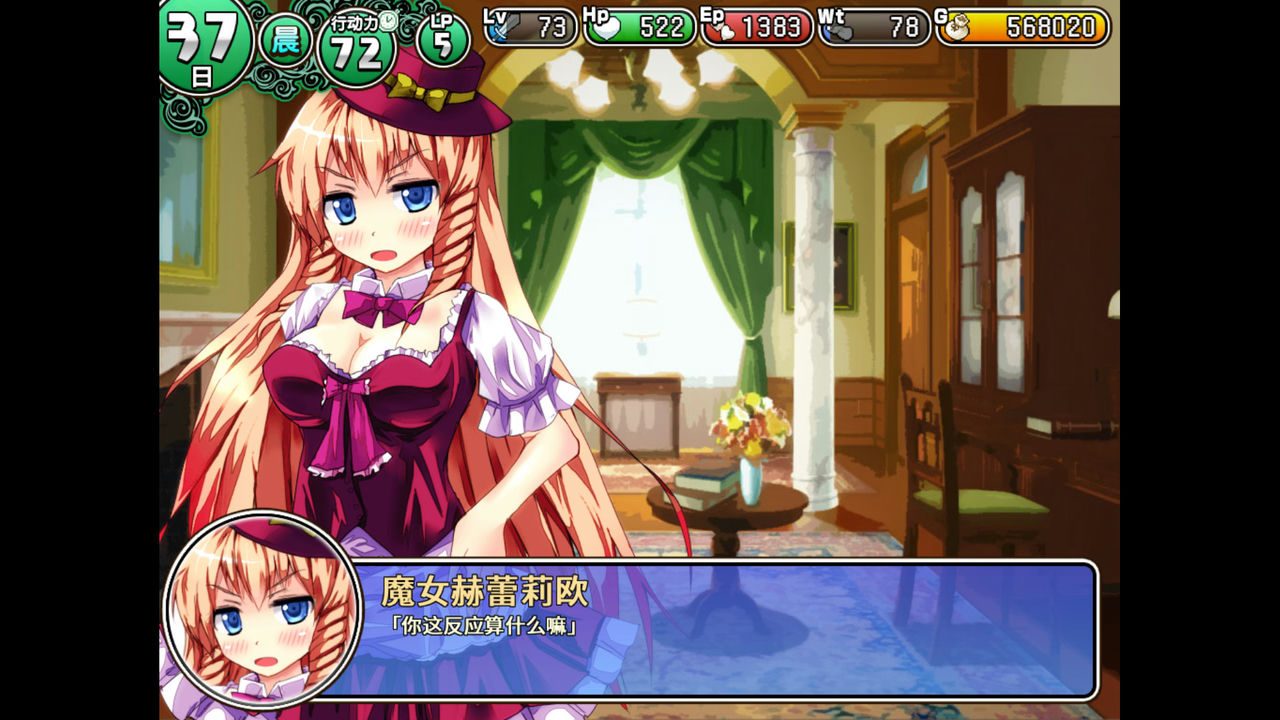Toggle the 37日 day counter display

pos(204,33)
